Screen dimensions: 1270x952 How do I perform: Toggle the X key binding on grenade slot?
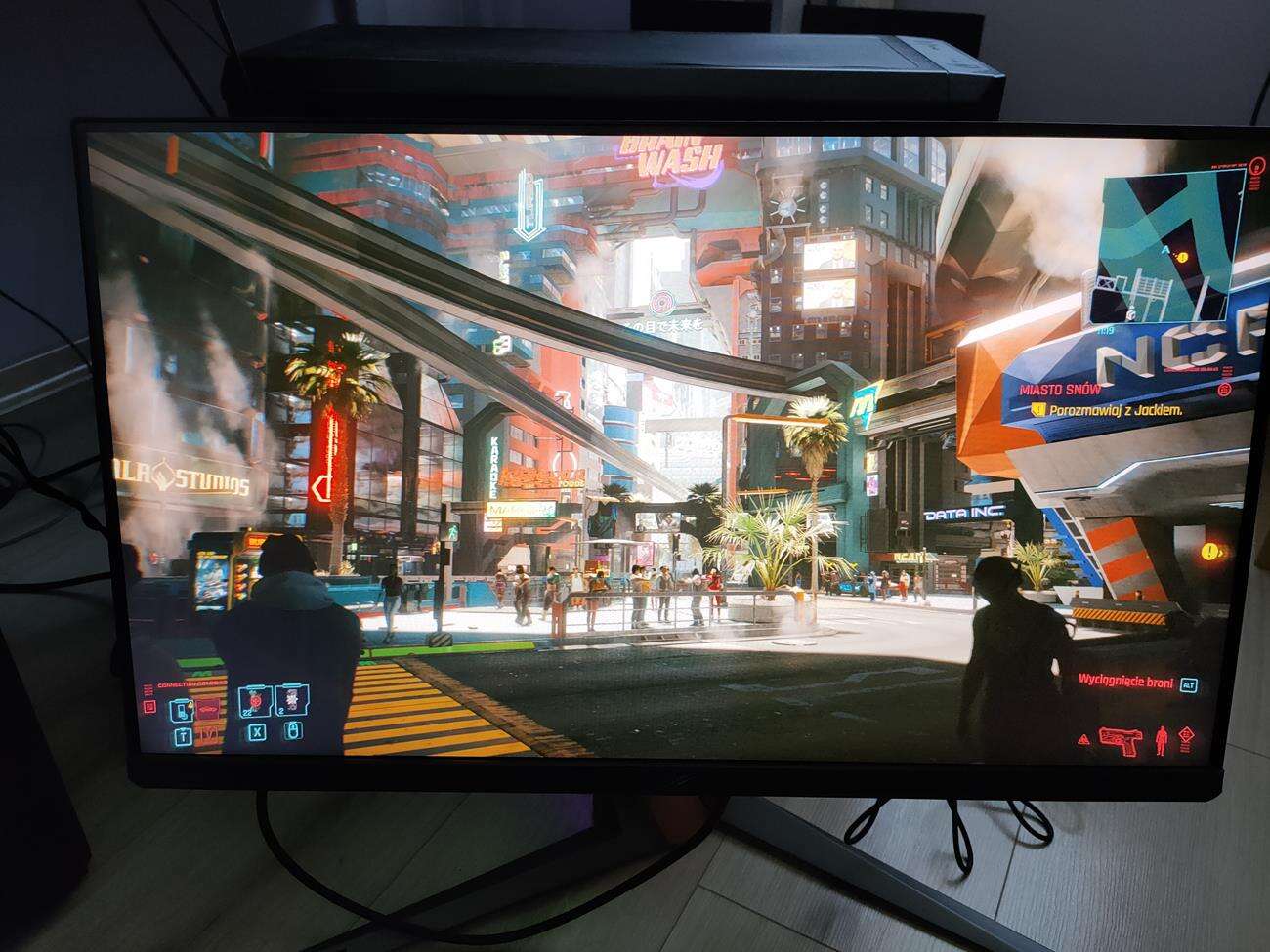(x=257, y=733)
